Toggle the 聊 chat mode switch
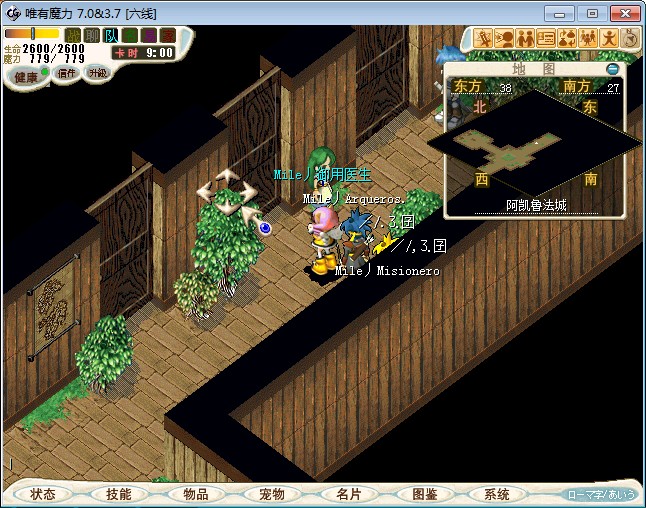 (92, 35)
